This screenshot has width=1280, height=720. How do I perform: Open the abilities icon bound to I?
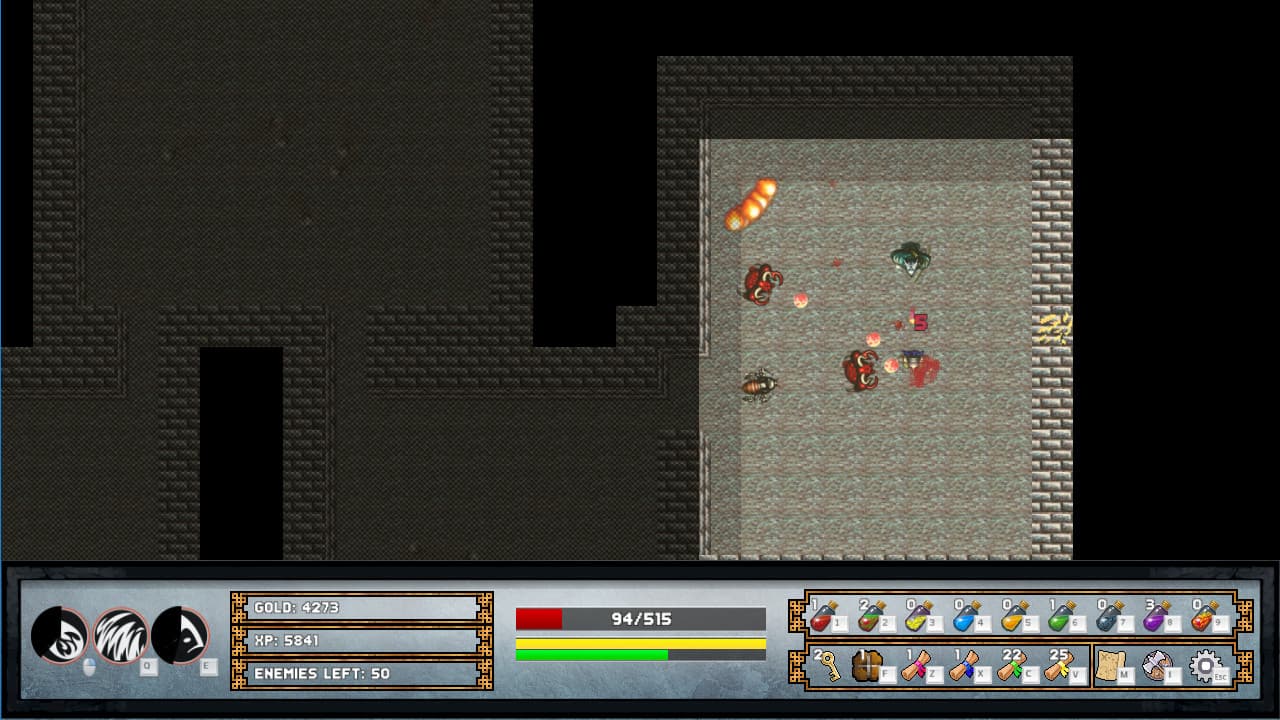1158,662
